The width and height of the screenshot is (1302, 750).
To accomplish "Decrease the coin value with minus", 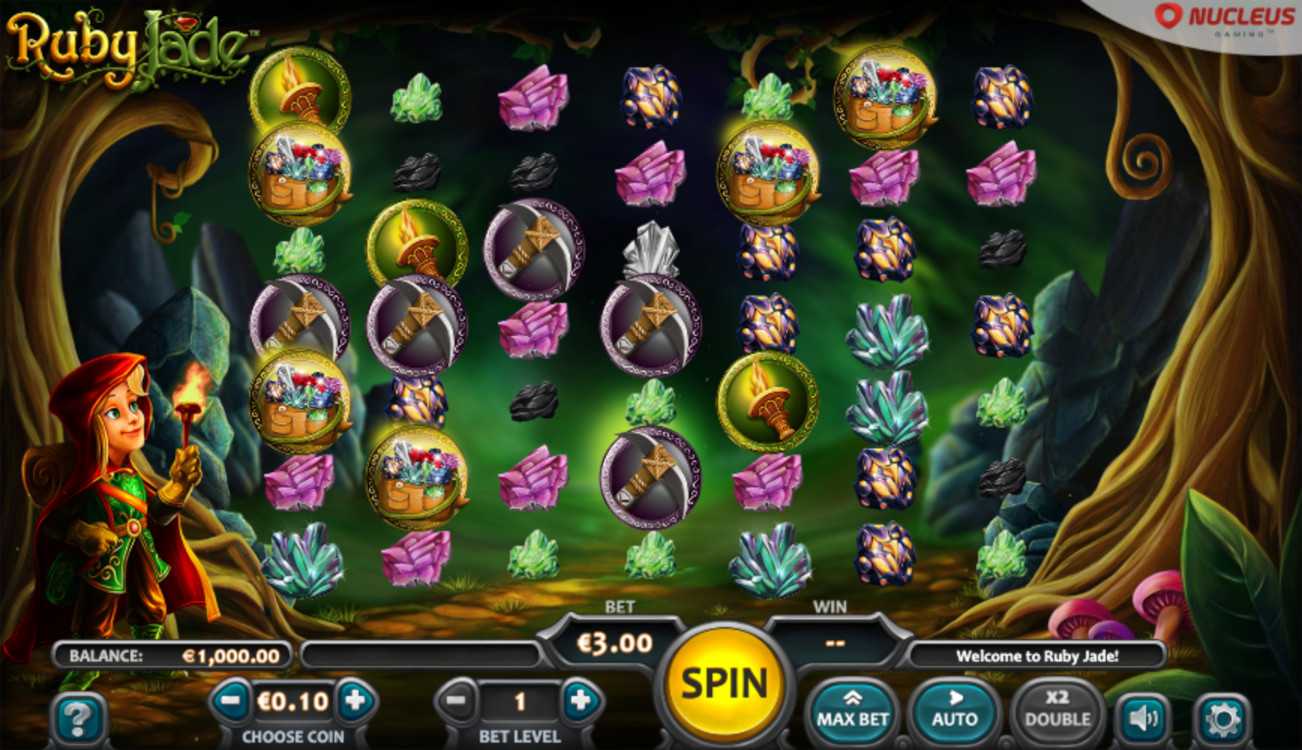I will point(230,701).
